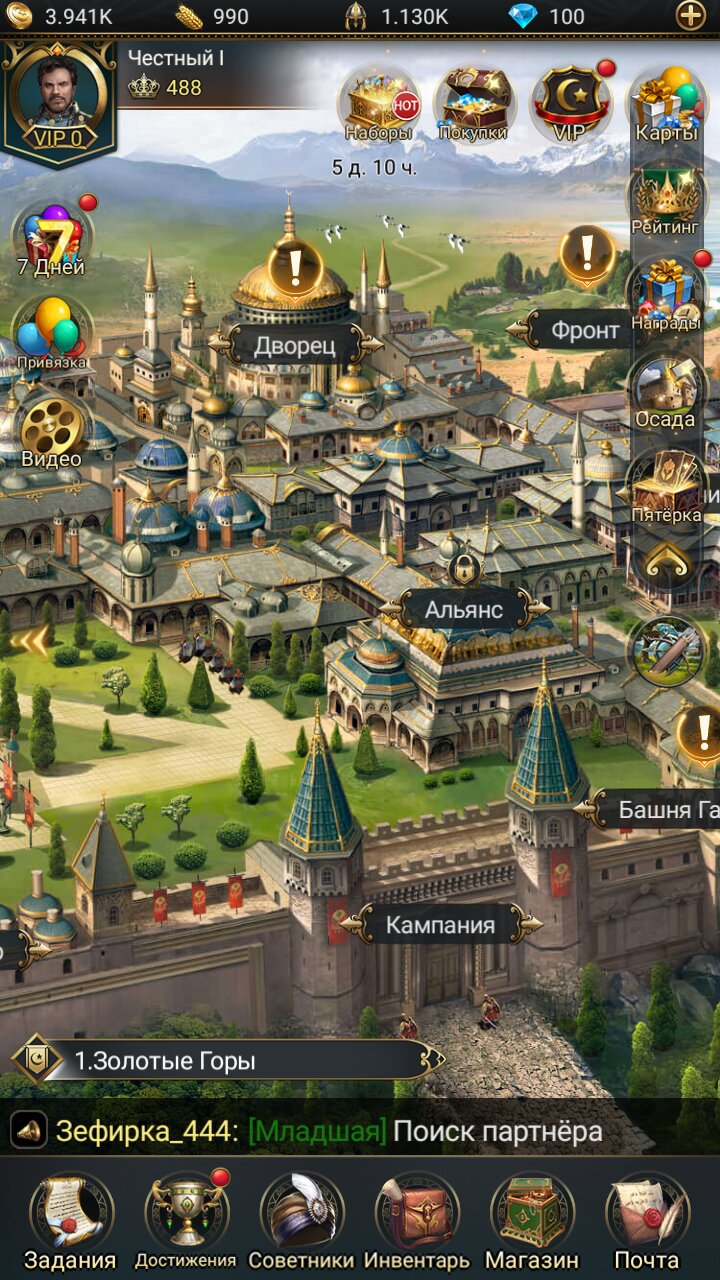Open the Видео film reel icon
Image resolution: width=720 pixels, height=1280 pixels.
tap(52, 430)
